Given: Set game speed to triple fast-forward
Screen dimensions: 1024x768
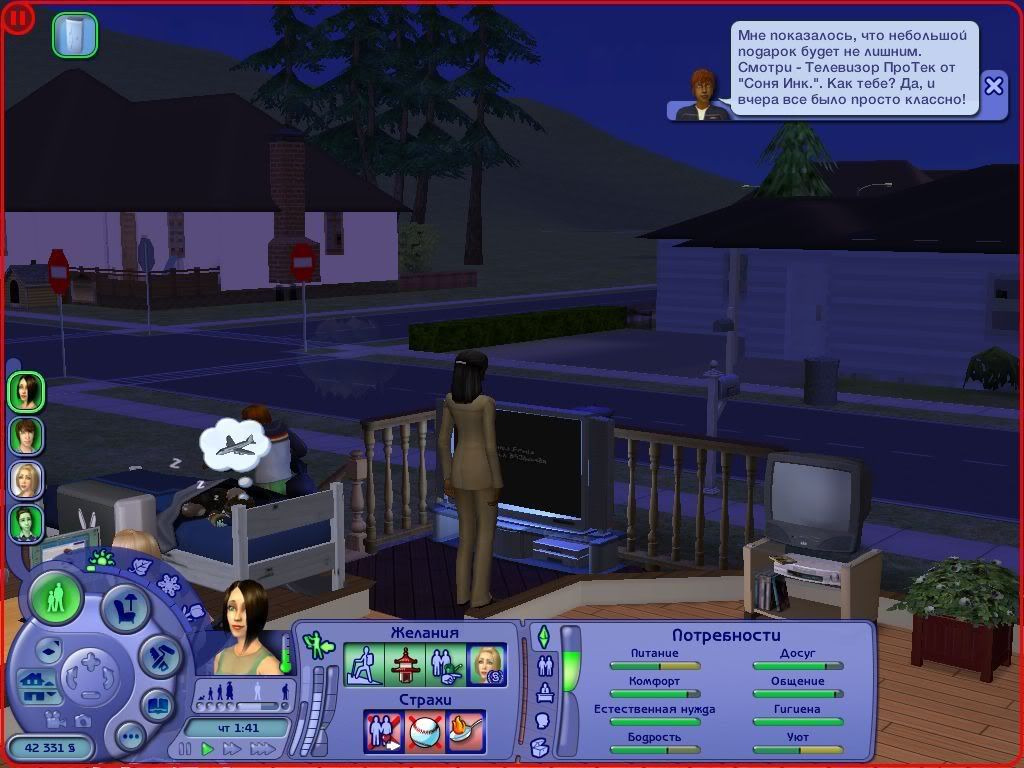Looking at the screenshot, I should coord(264,748).
